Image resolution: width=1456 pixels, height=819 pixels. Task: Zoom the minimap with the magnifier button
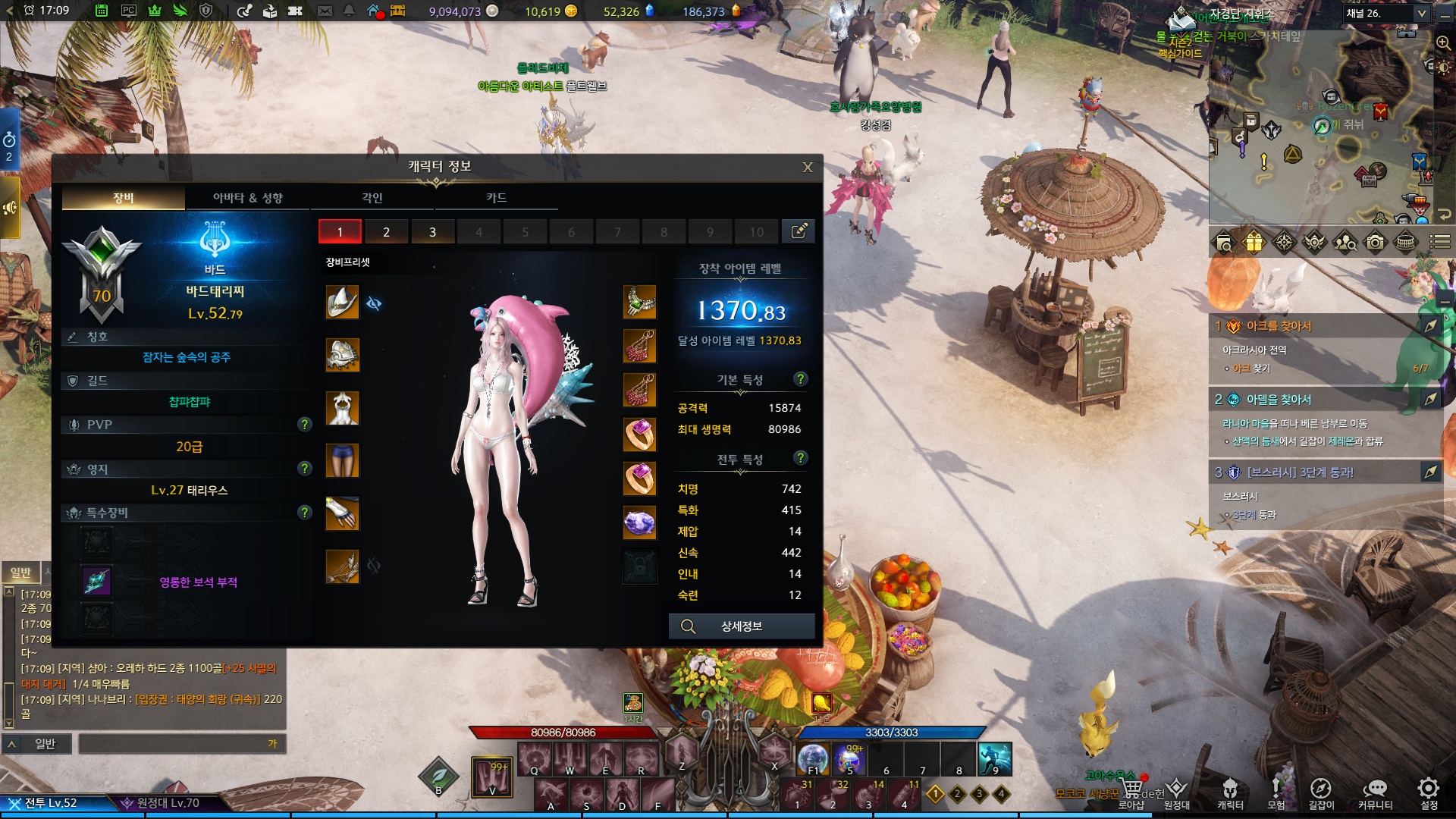point(1443,43)
